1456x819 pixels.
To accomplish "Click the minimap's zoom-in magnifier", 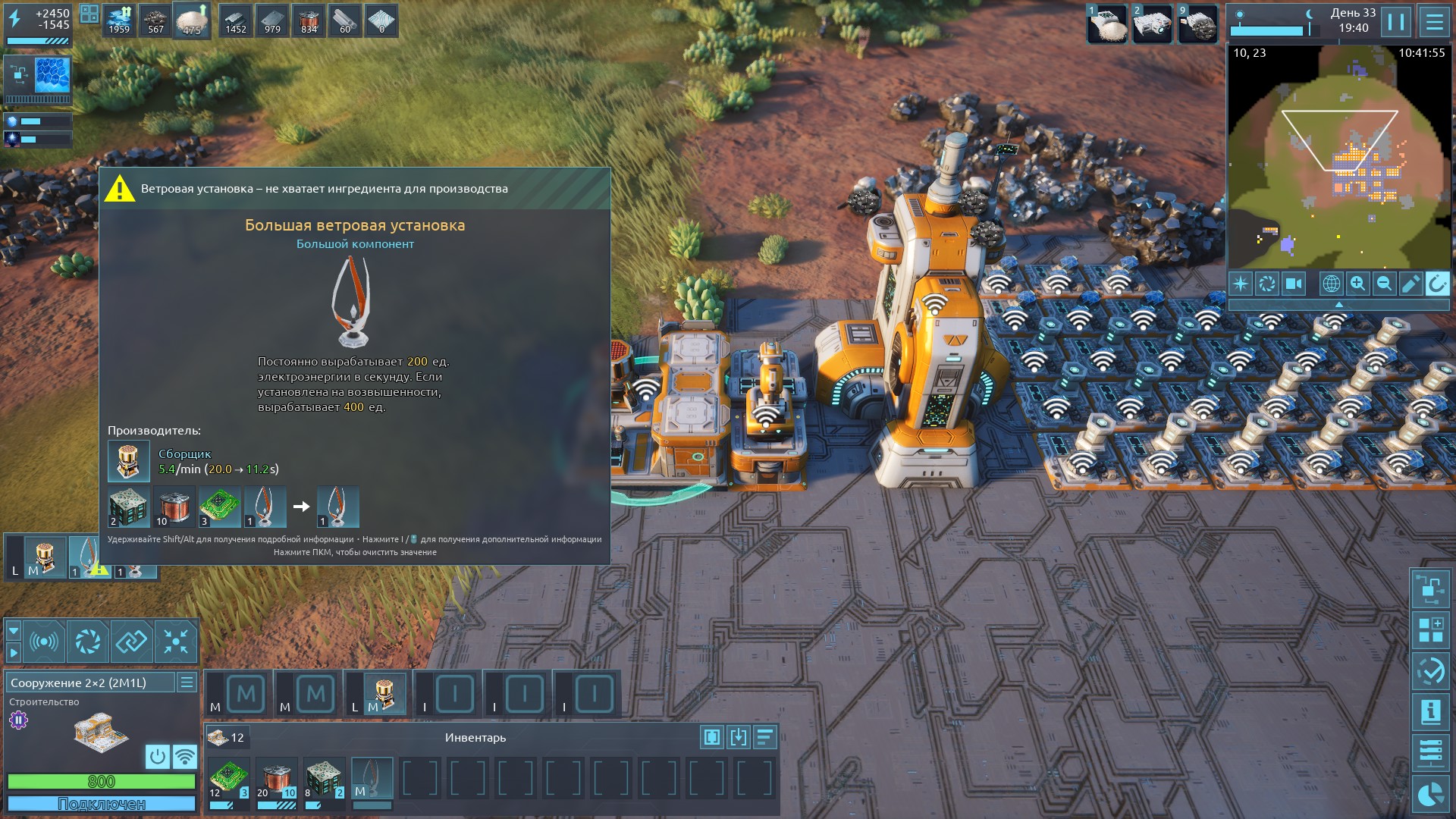I will [x=1357, y=284].
